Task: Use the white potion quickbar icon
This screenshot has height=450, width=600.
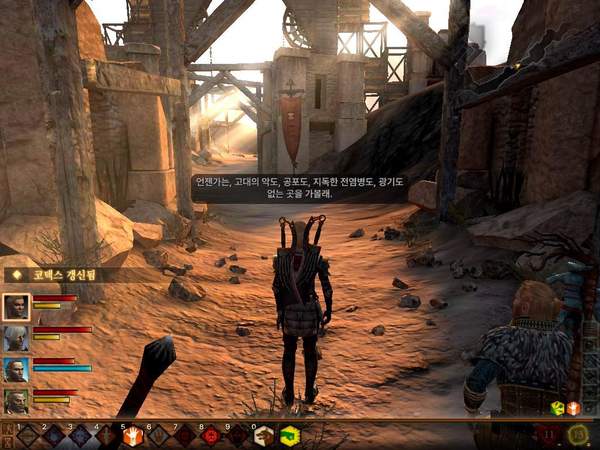Action: coord(264,435)
